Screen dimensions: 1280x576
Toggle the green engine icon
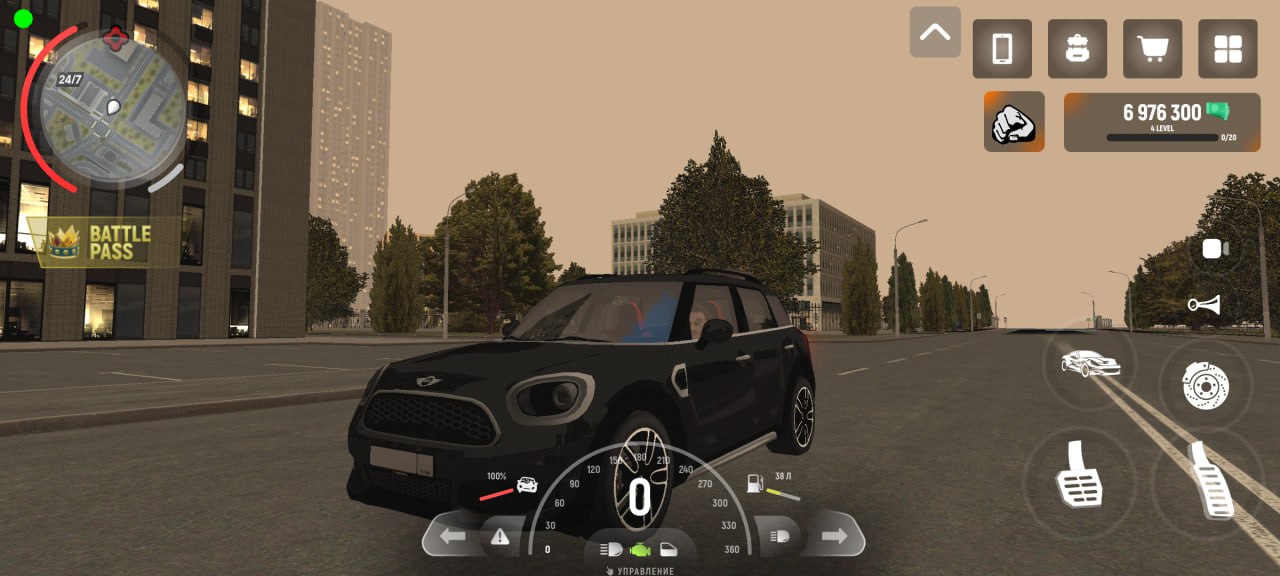coord(640,550)
